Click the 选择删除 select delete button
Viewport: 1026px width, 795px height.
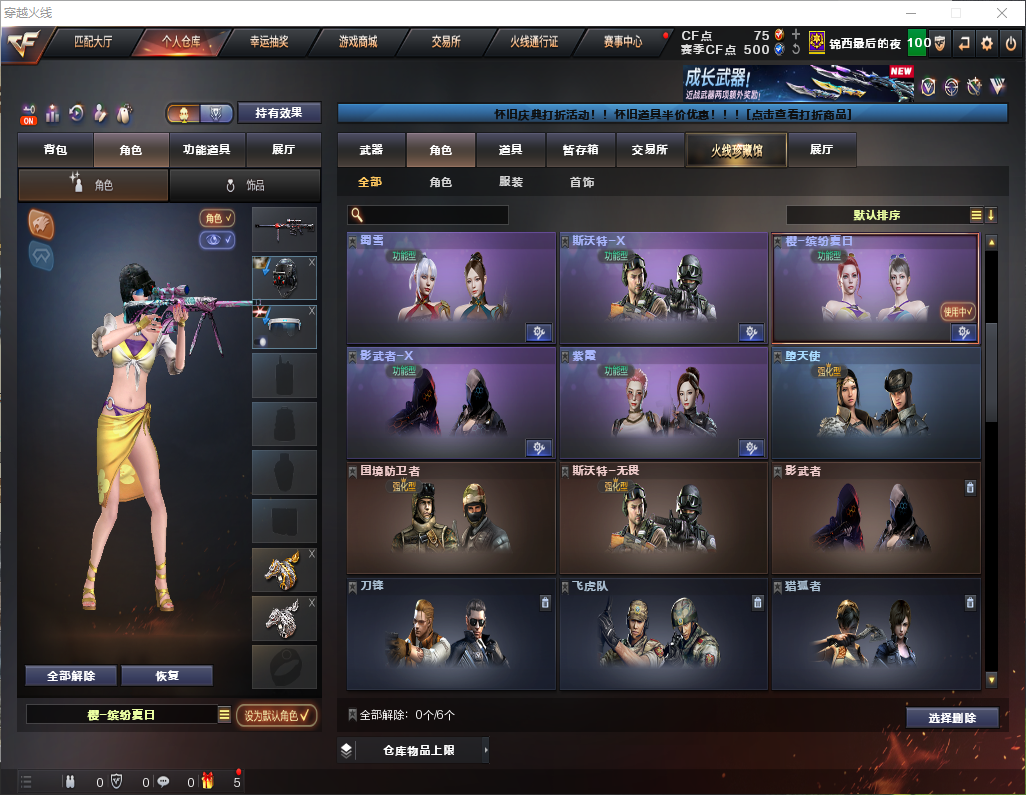coord(952,718)
